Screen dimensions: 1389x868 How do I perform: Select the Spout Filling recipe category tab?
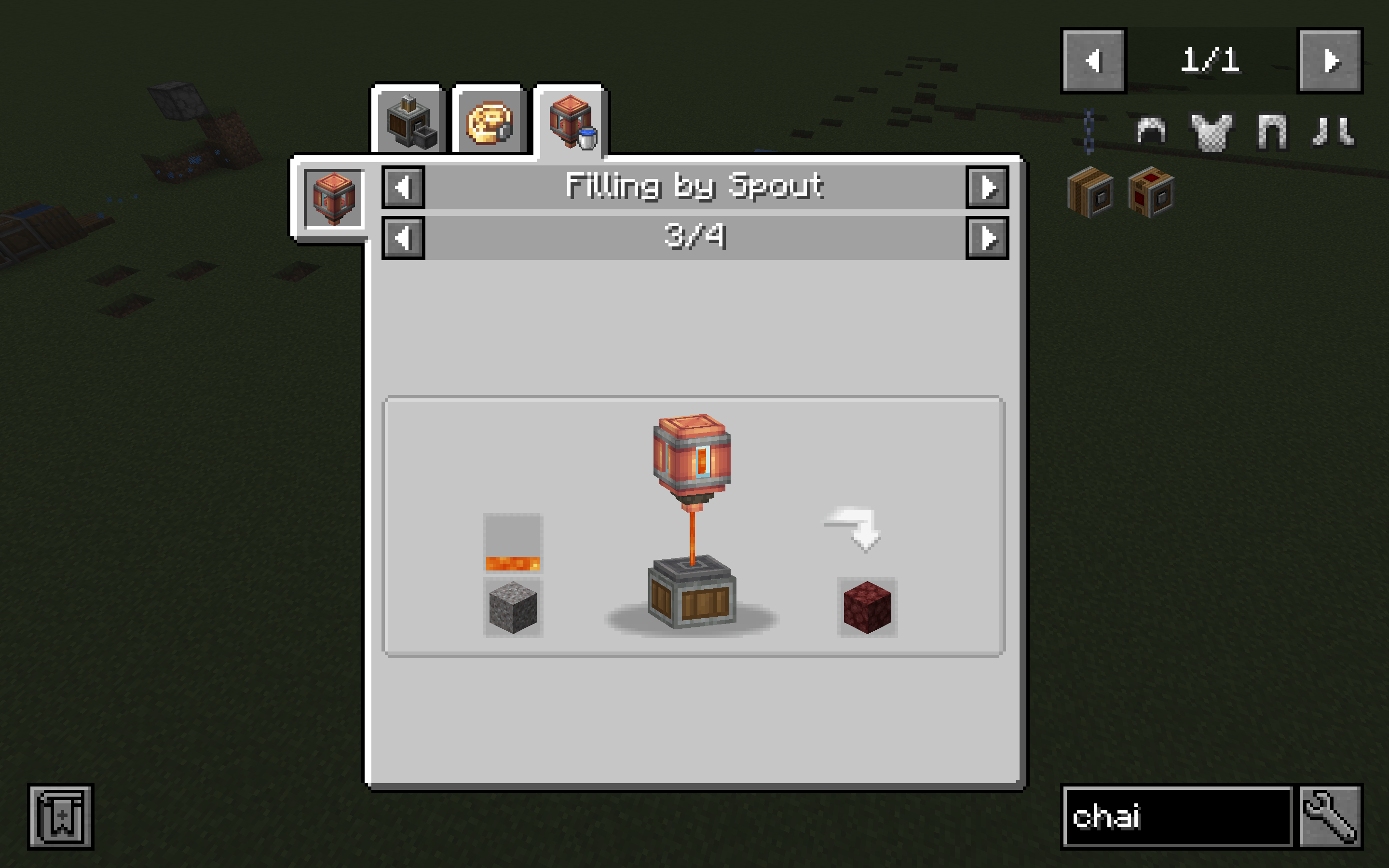571,121
